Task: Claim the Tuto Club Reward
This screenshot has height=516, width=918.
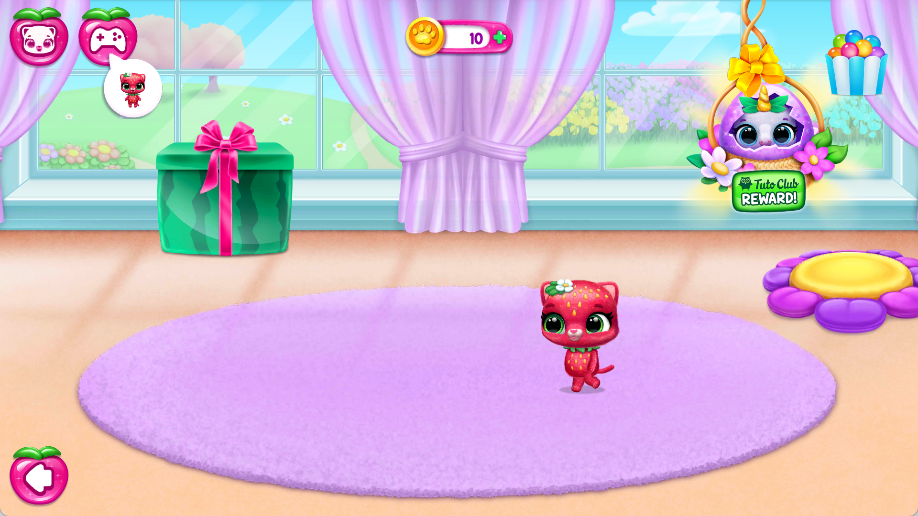Action: pyautogui.click(x=768, y=190)
